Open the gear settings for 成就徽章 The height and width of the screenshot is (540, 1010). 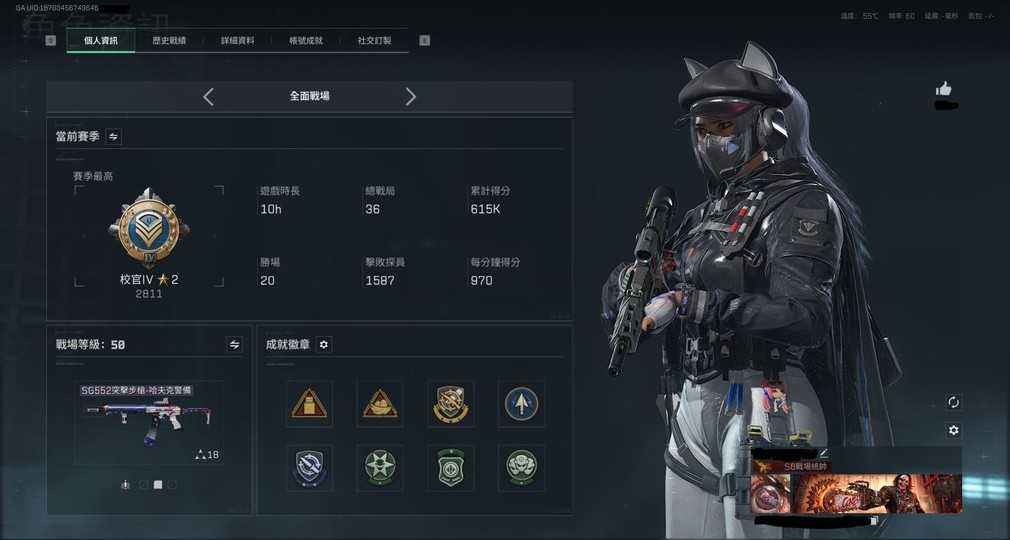(x=323, y=344)
